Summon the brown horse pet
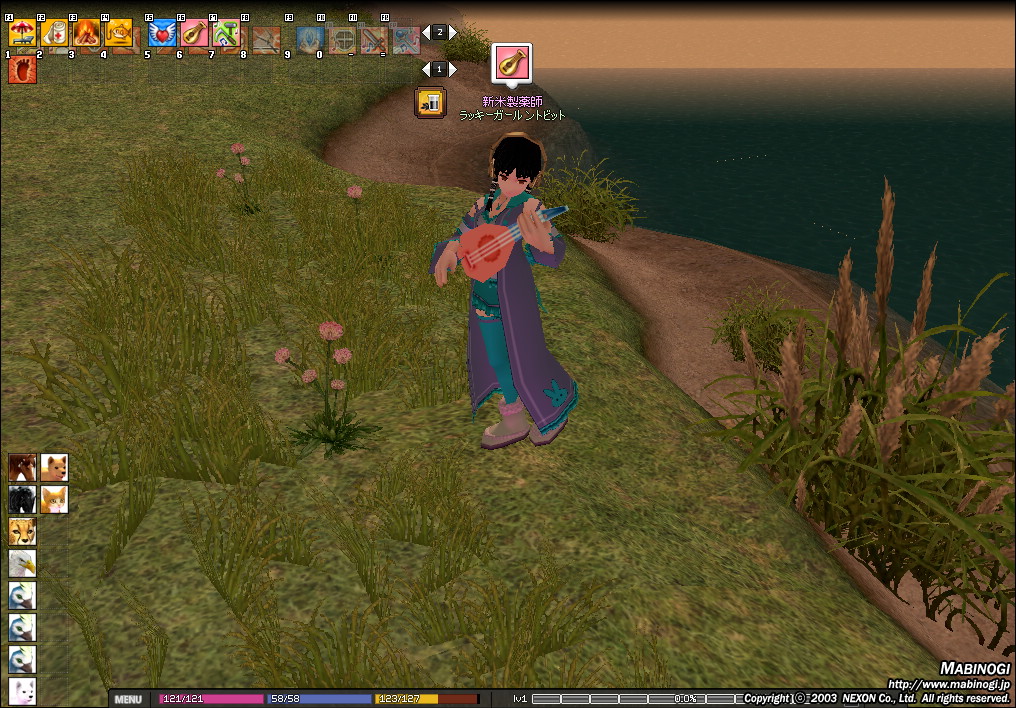The image size is (1016, 708). 22,468
